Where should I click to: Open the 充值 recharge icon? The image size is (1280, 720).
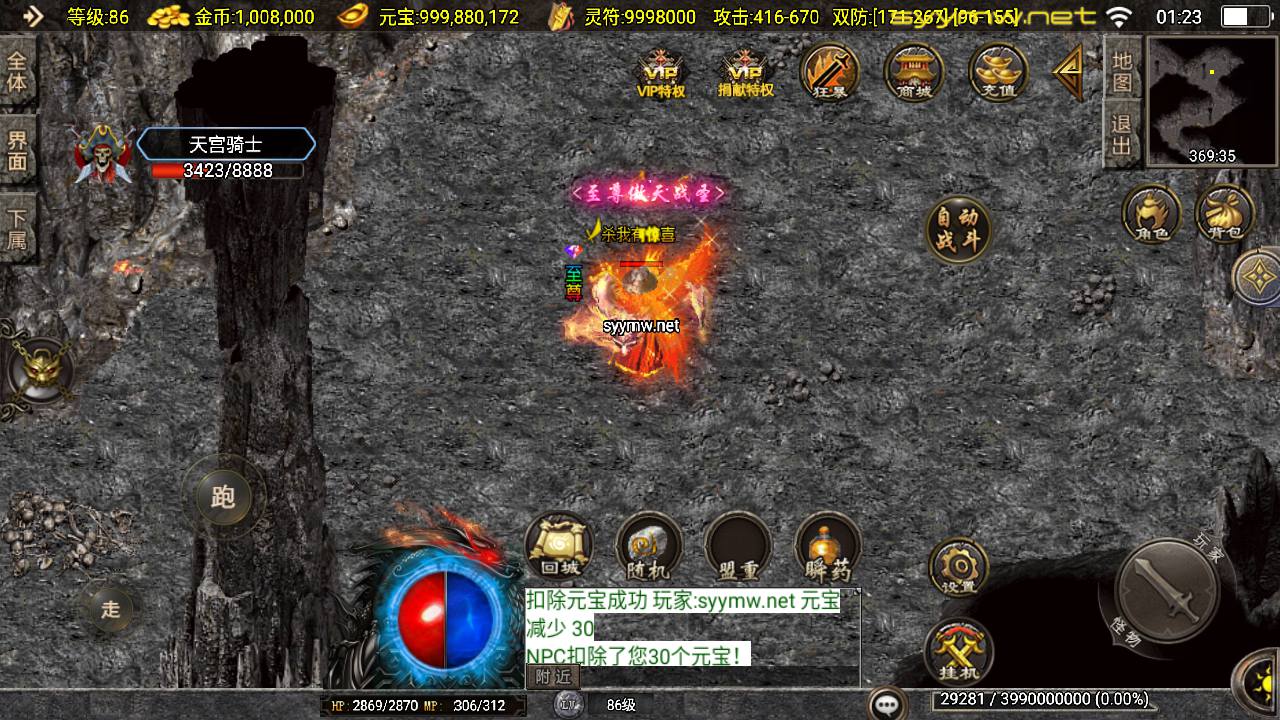pyautogui.click(x=998, y=72)
